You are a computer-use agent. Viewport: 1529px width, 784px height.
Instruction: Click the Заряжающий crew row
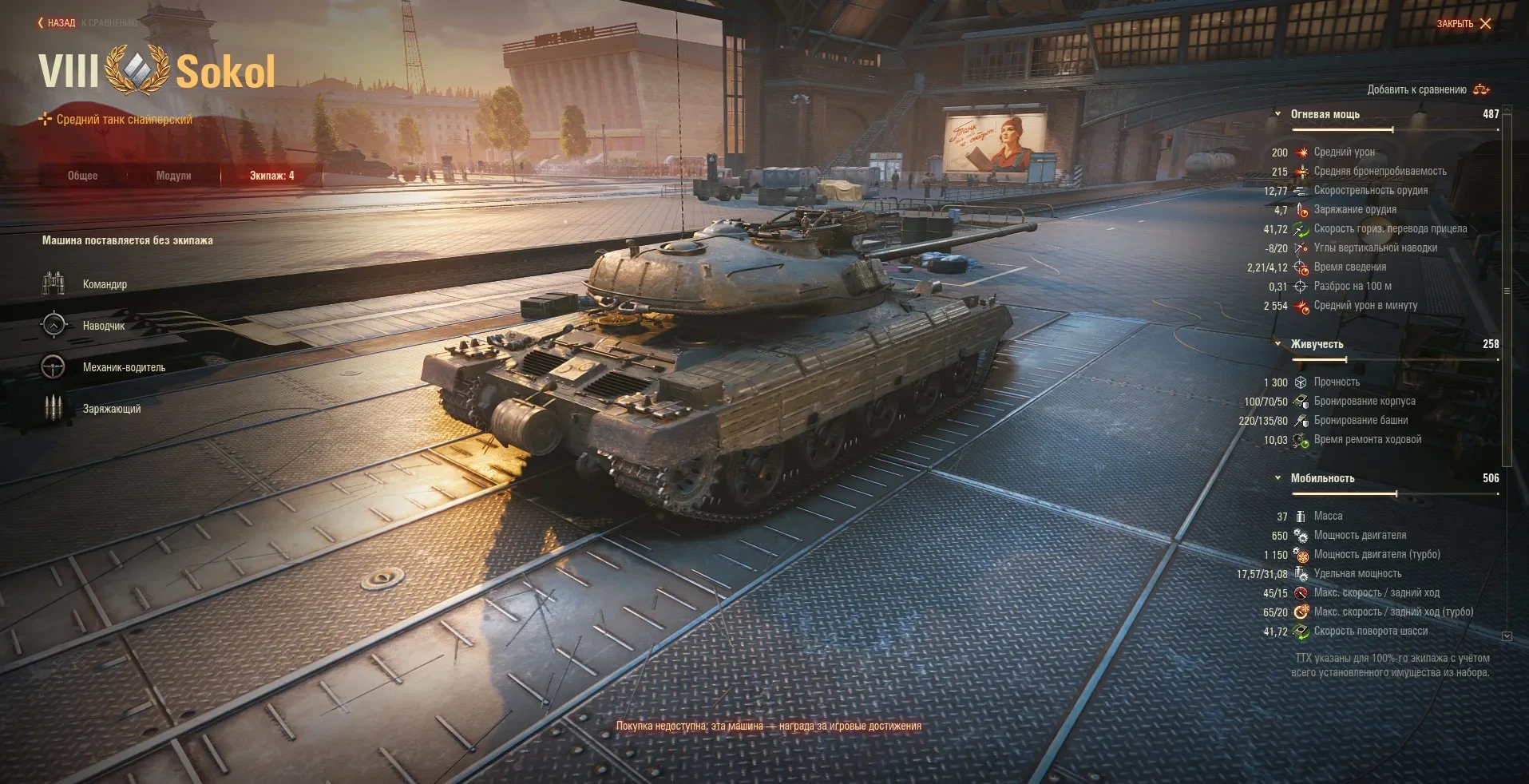coord(111,409)
